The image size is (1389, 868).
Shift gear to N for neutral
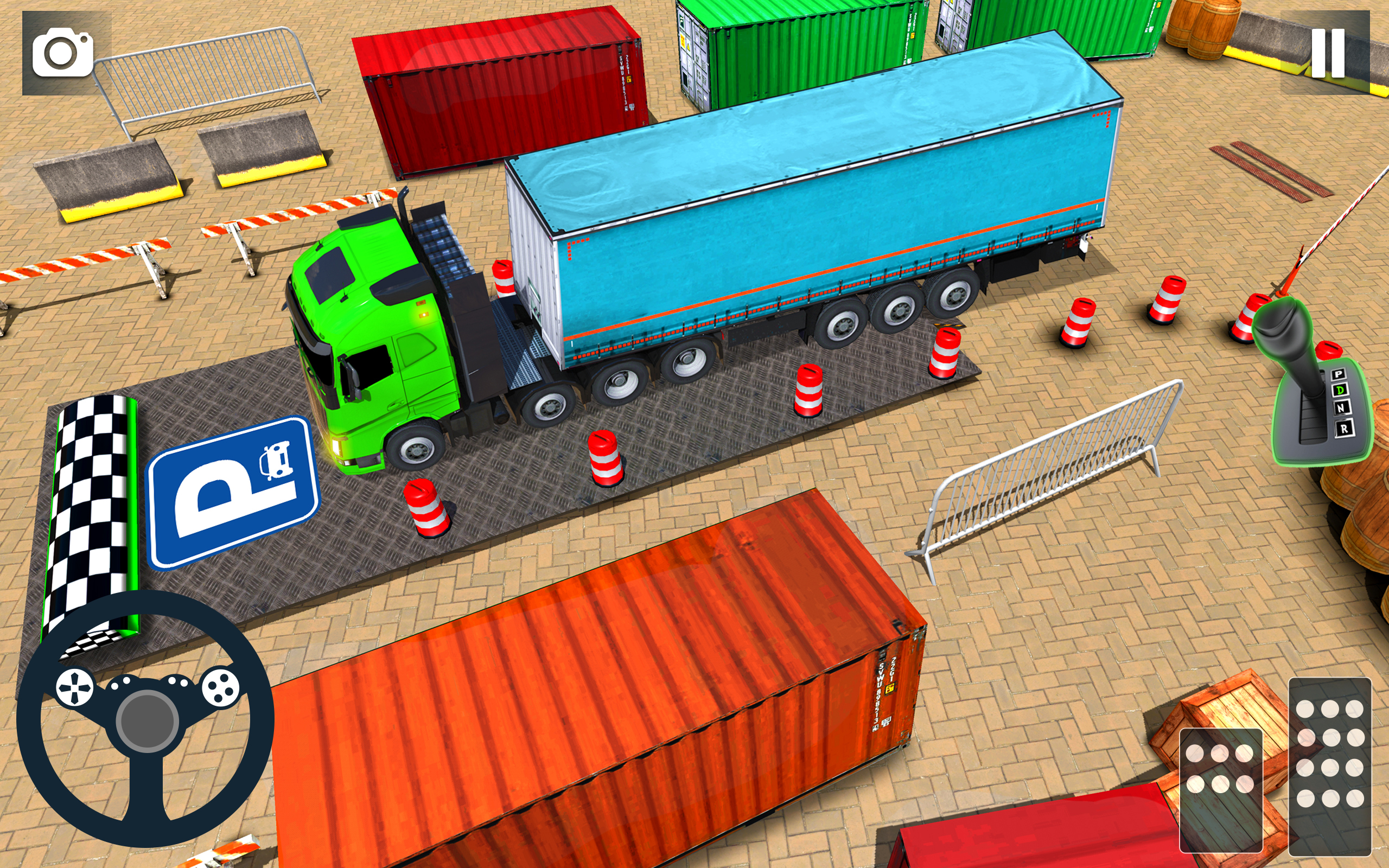(x=1342, y=408)
